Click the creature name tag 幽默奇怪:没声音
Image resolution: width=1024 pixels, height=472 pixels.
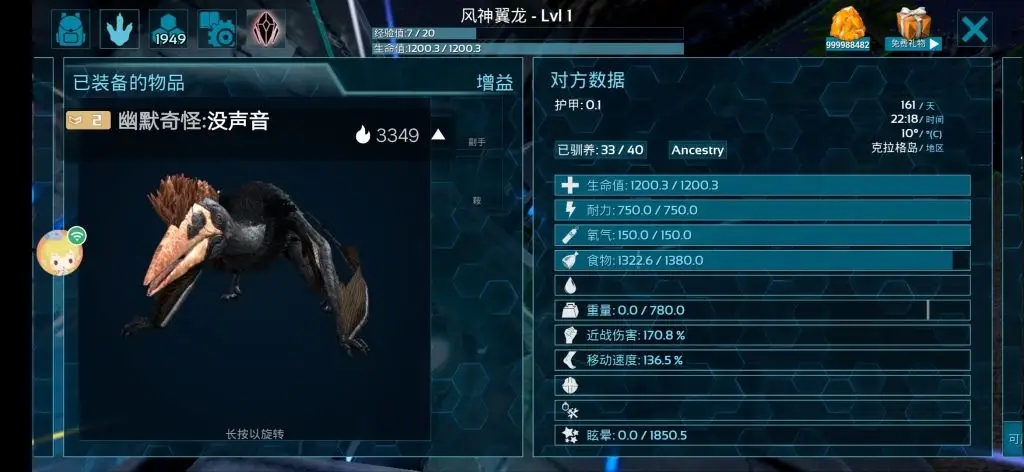(192, 121)
